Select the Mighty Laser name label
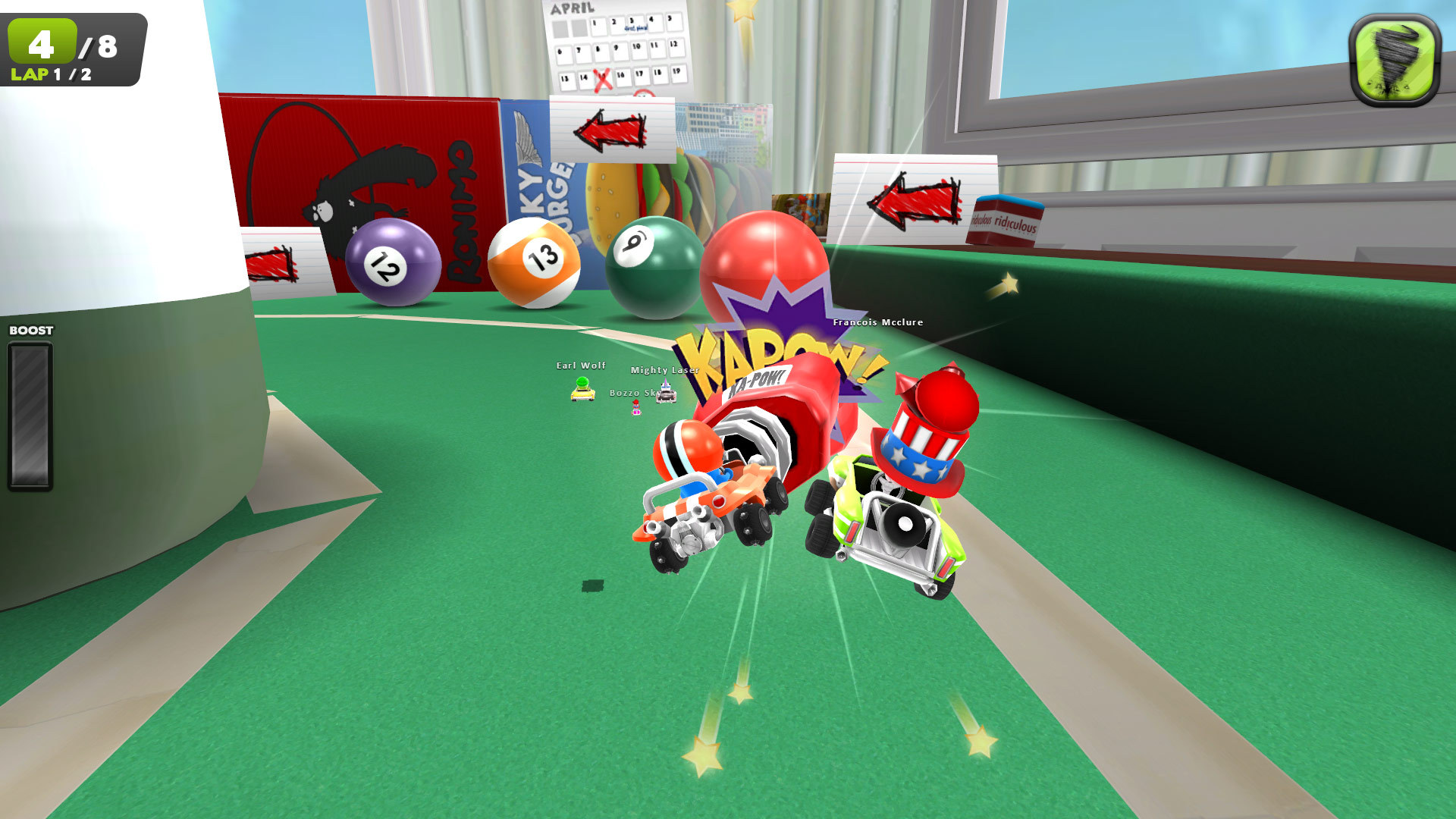 click(664, 371)
